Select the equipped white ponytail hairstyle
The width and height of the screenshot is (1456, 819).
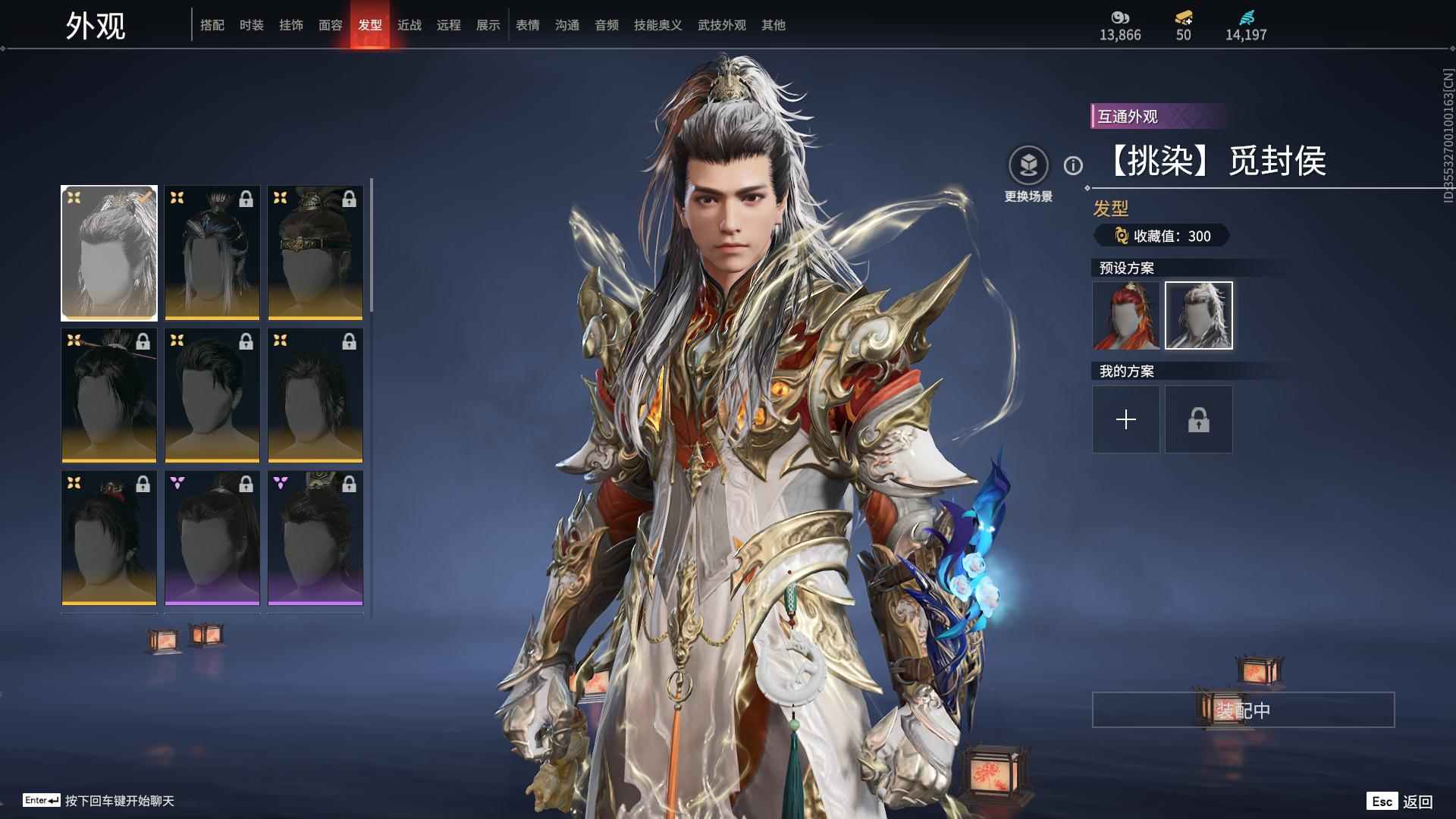point(109,253)
